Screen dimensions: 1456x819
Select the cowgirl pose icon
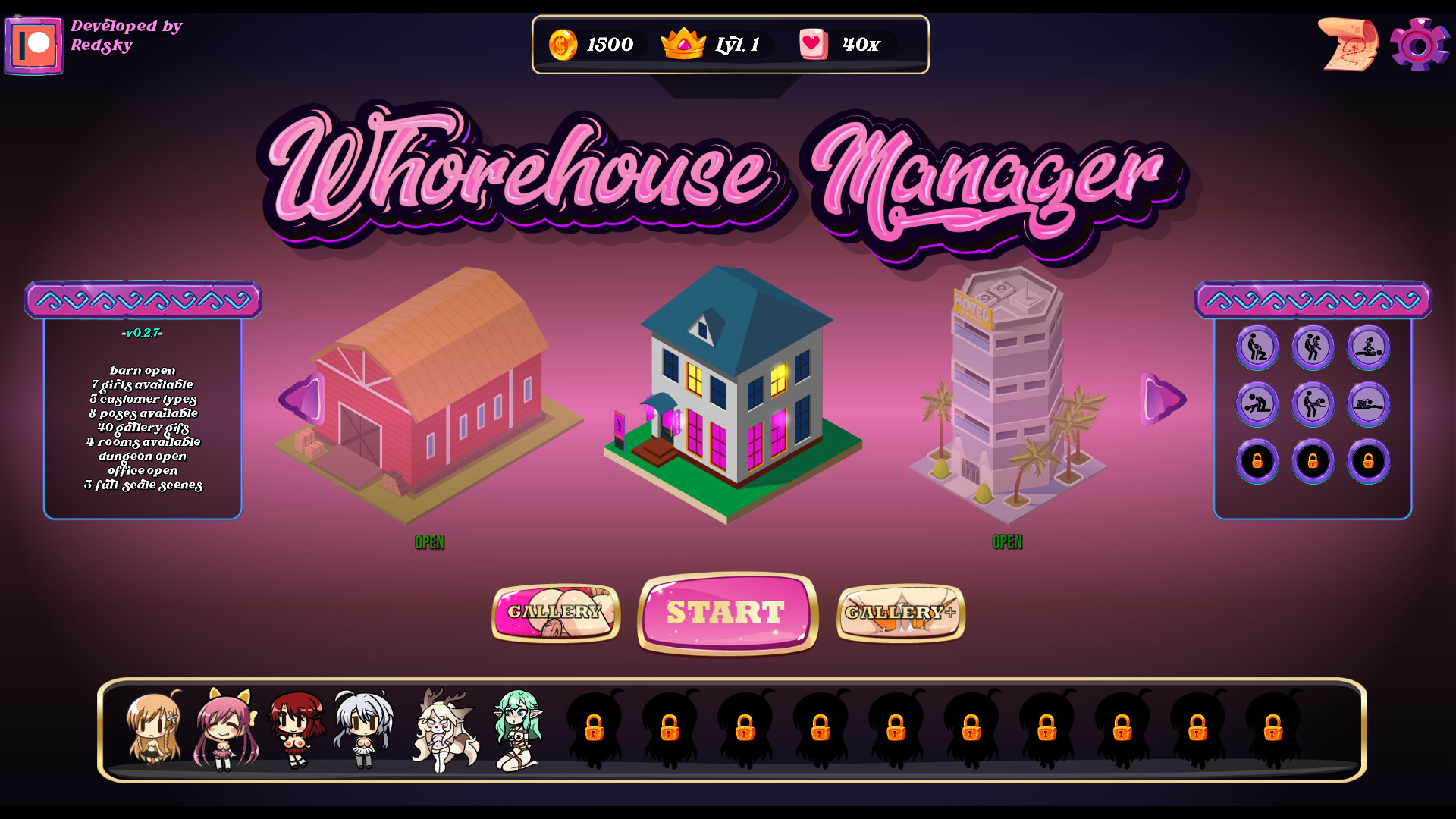(x=1368, y=347)
